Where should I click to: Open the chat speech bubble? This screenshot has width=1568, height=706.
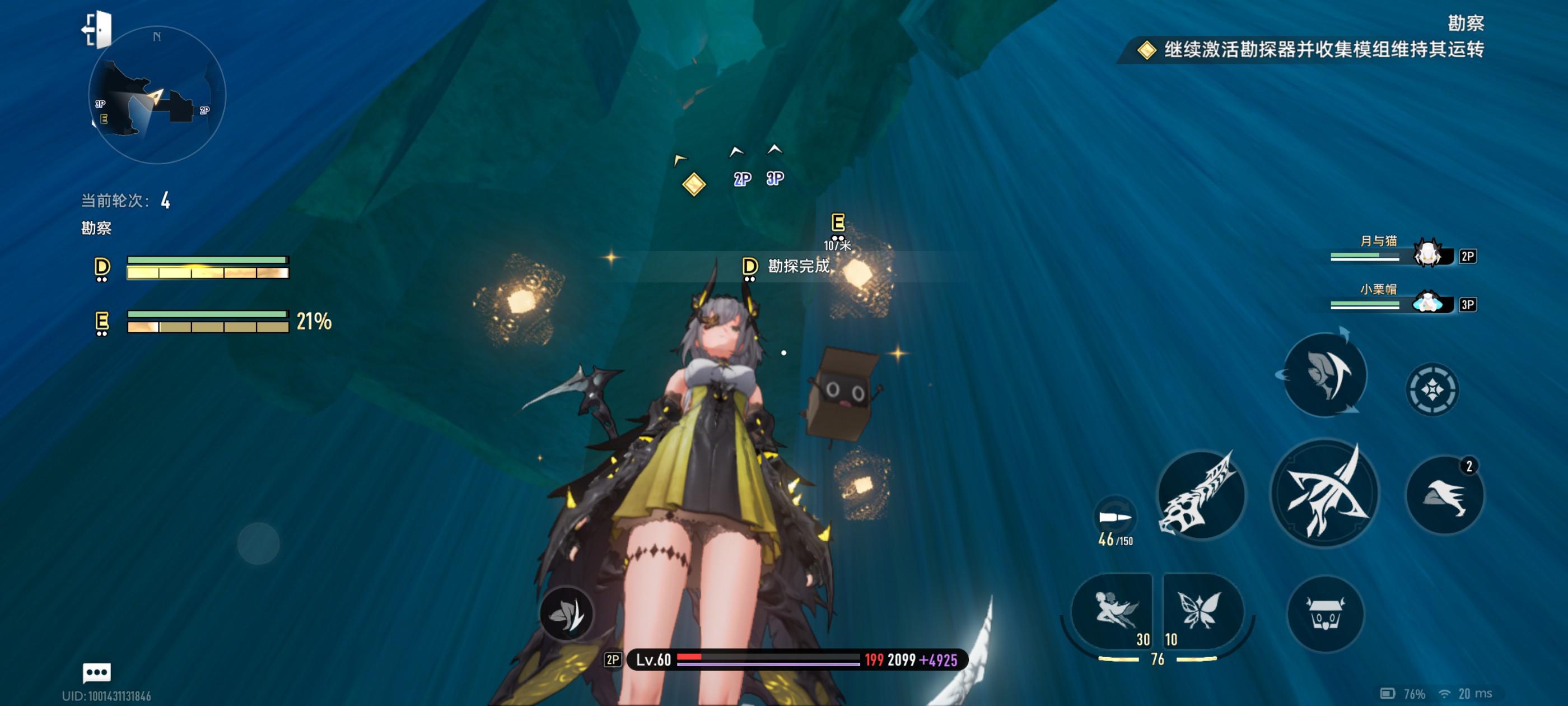[96, 672]
